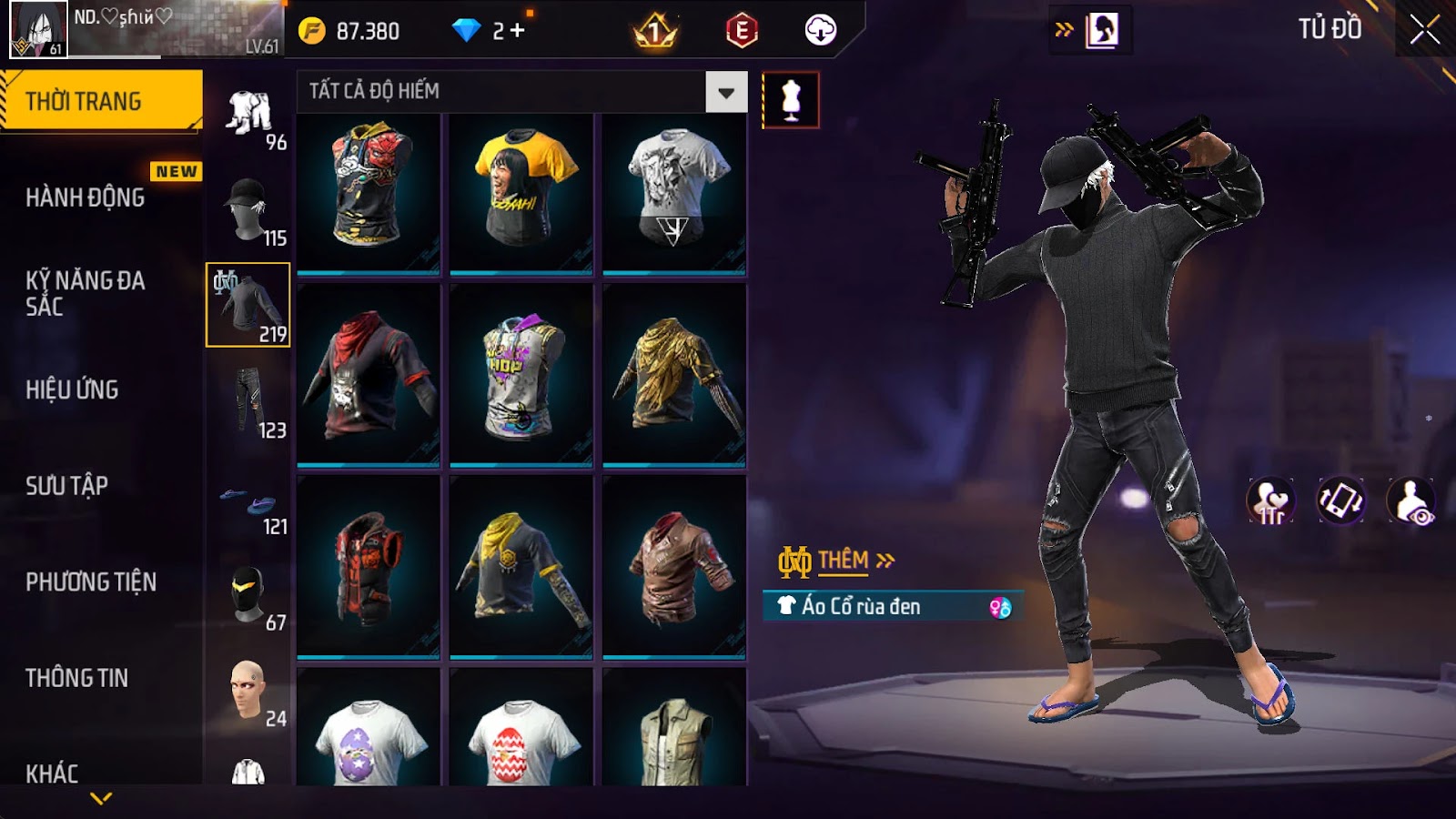Image resolution: width=1456 pixels, height=819 pixels.
Task: Open the Kỹ Năng Đa Sắc tab
Action: [86, 293]
